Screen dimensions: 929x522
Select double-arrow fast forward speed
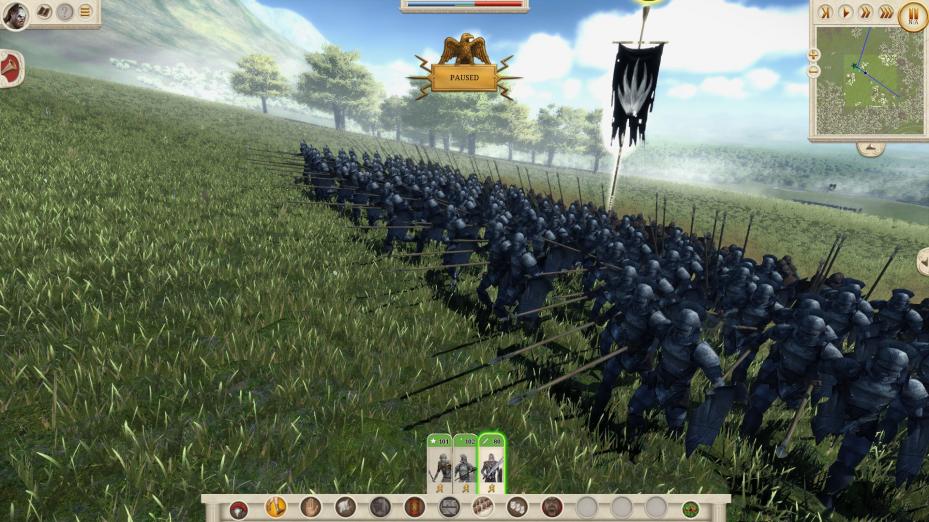click(865, 13)
